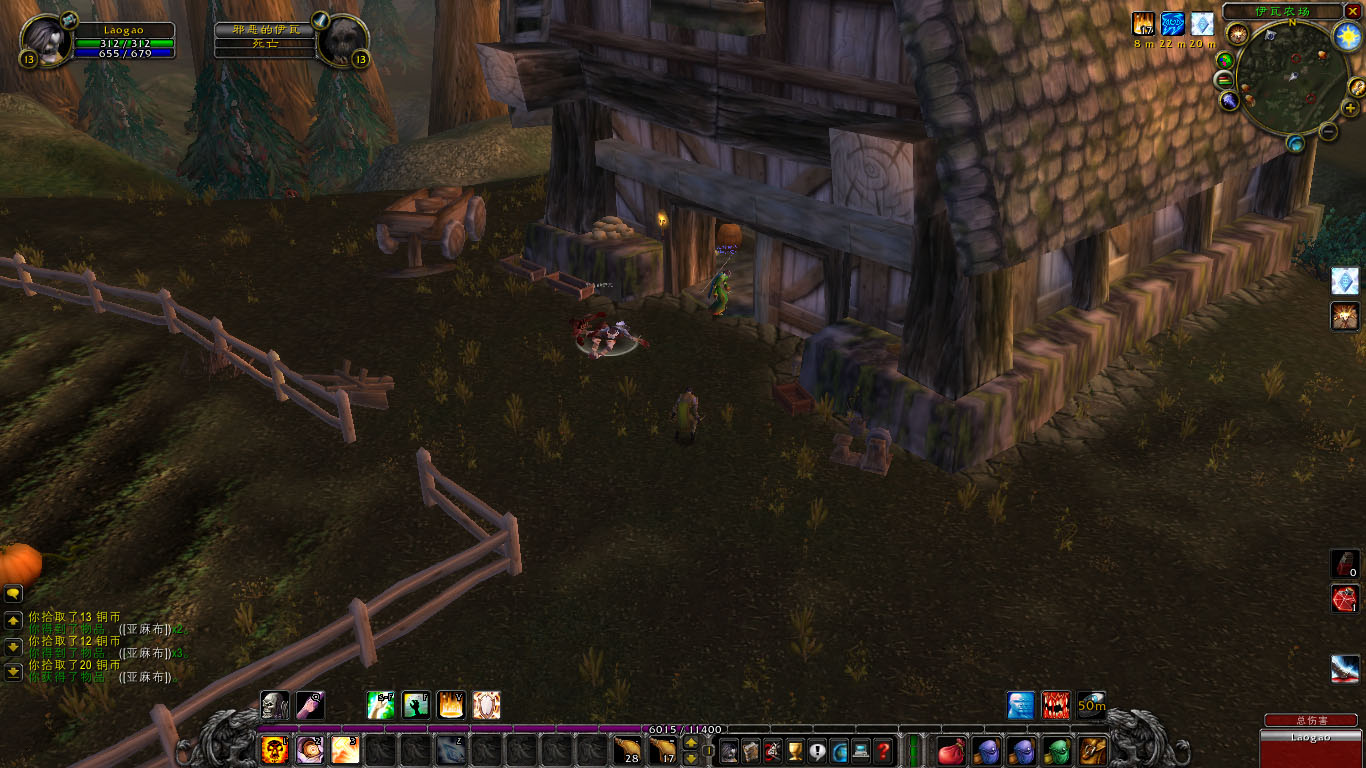Use the fire blast ability icon
This screenshot has width=1366, height=768.
point(345,749)
